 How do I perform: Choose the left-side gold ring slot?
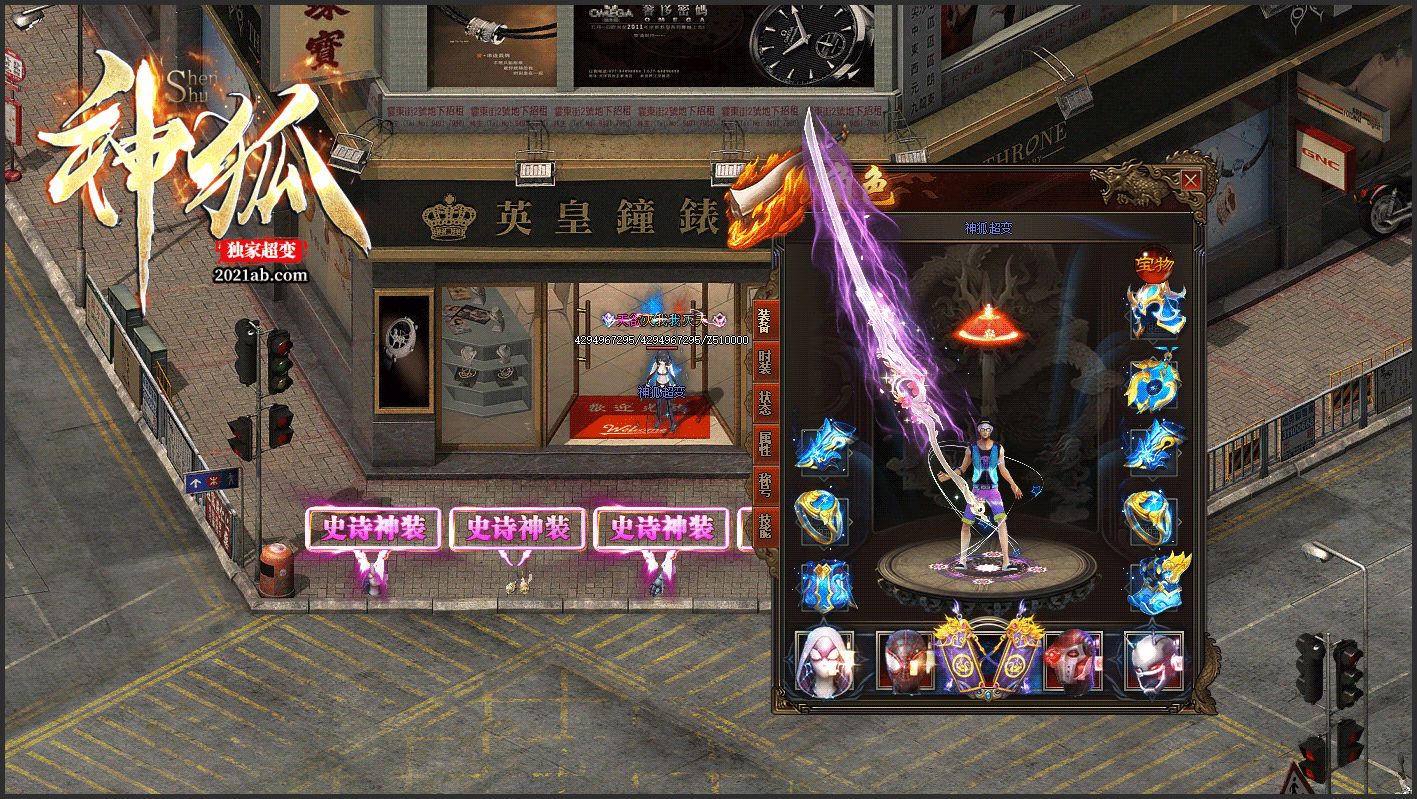point(823,516)
